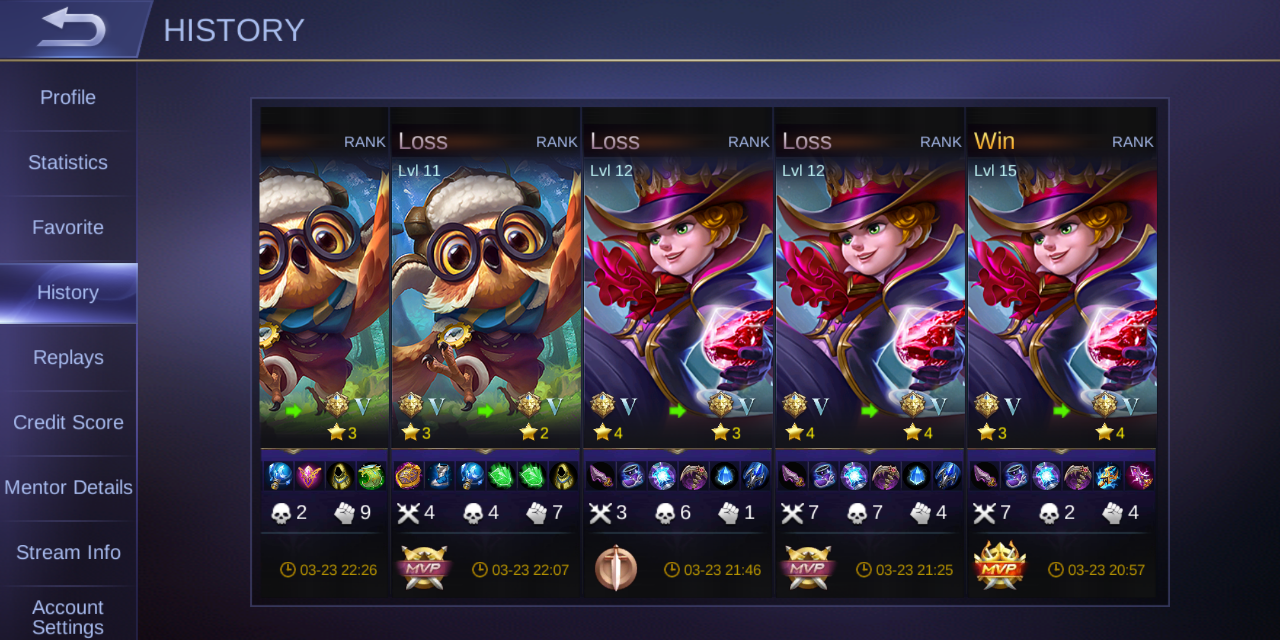This screenshot has width=1280, height=640.
Task: Switch to Stream Info
Action: coord(68,553)
